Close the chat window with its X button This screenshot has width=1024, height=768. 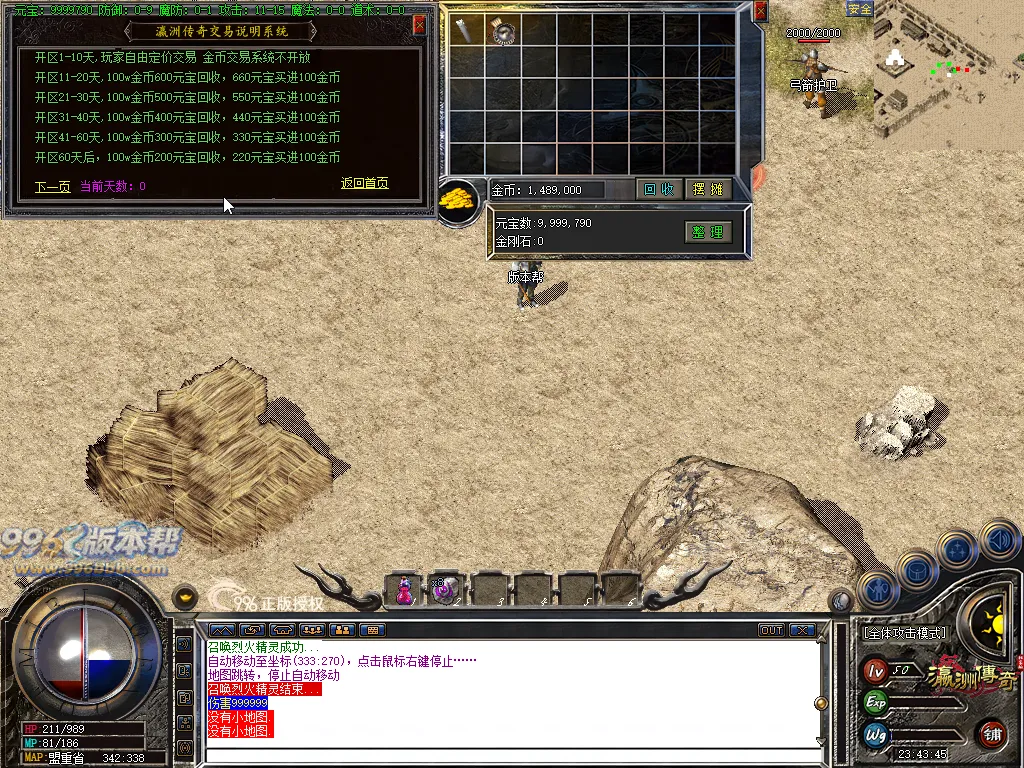click(801, 630)
